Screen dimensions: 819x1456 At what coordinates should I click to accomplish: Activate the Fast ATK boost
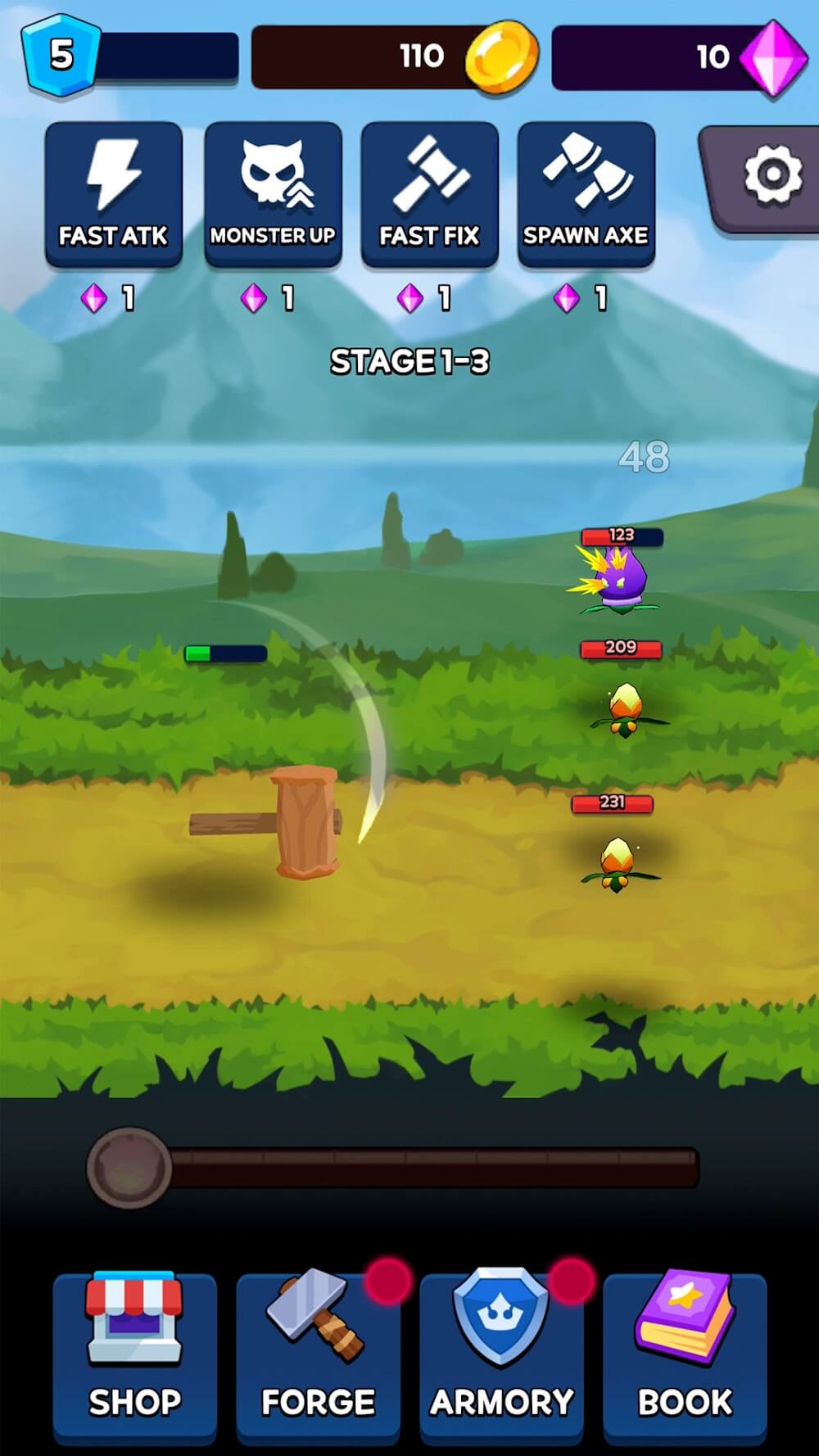[114, 194]
